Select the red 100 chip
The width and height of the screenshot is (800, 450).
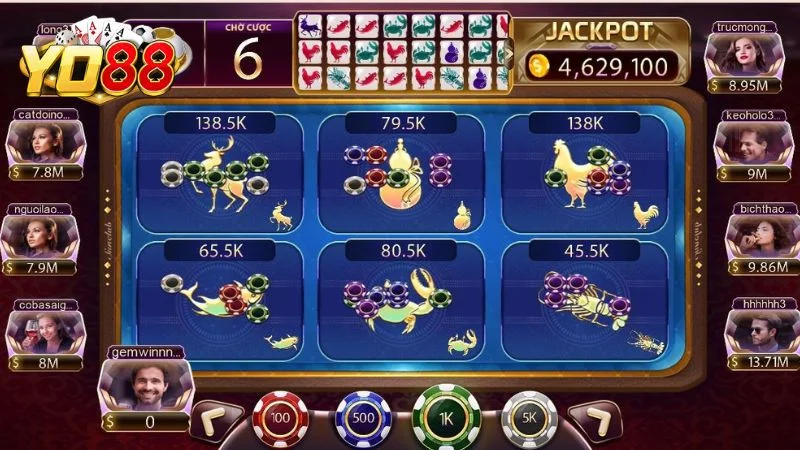[280, 416]
